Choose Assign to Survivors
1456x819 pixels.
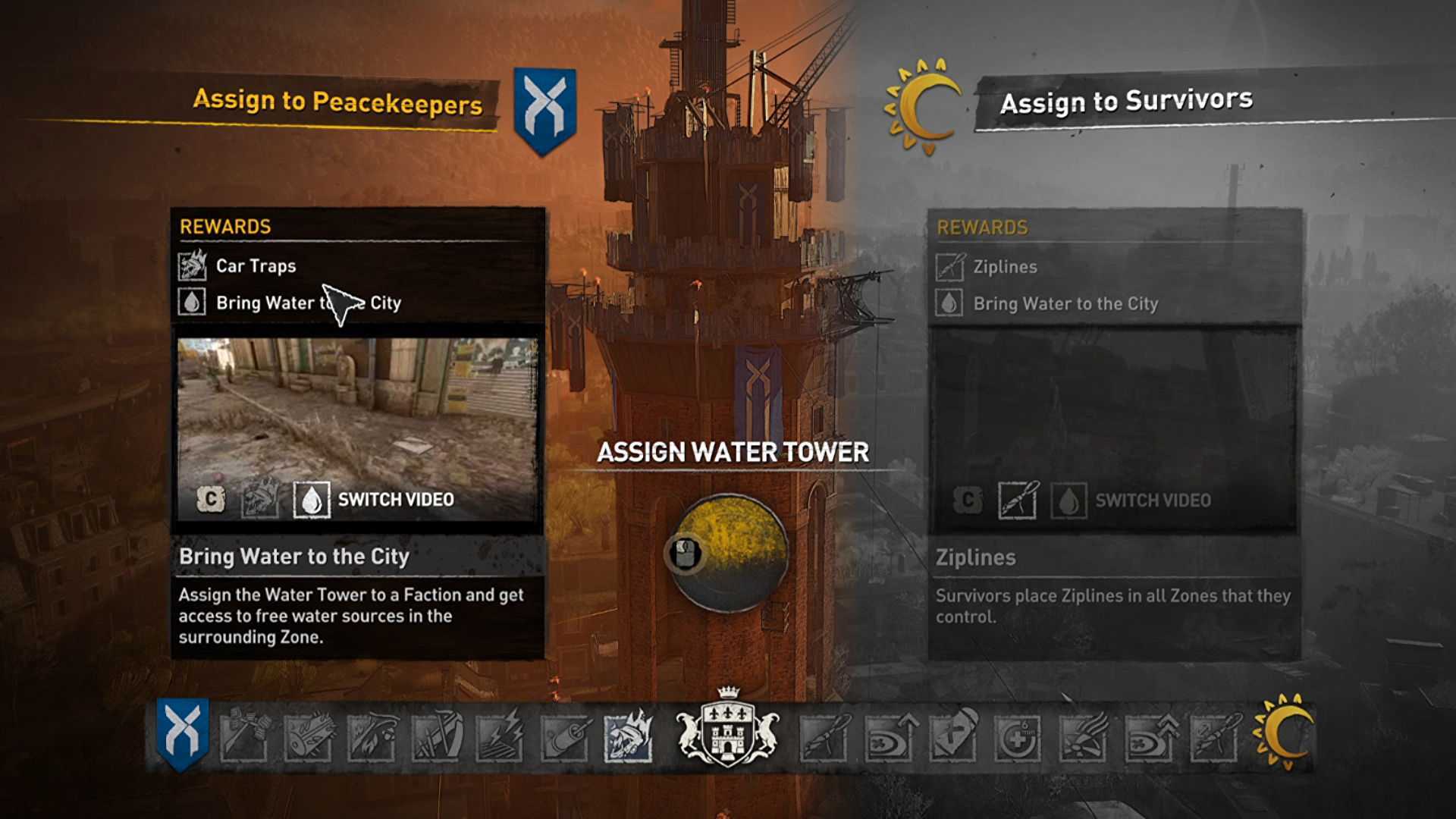point(1125,101)
